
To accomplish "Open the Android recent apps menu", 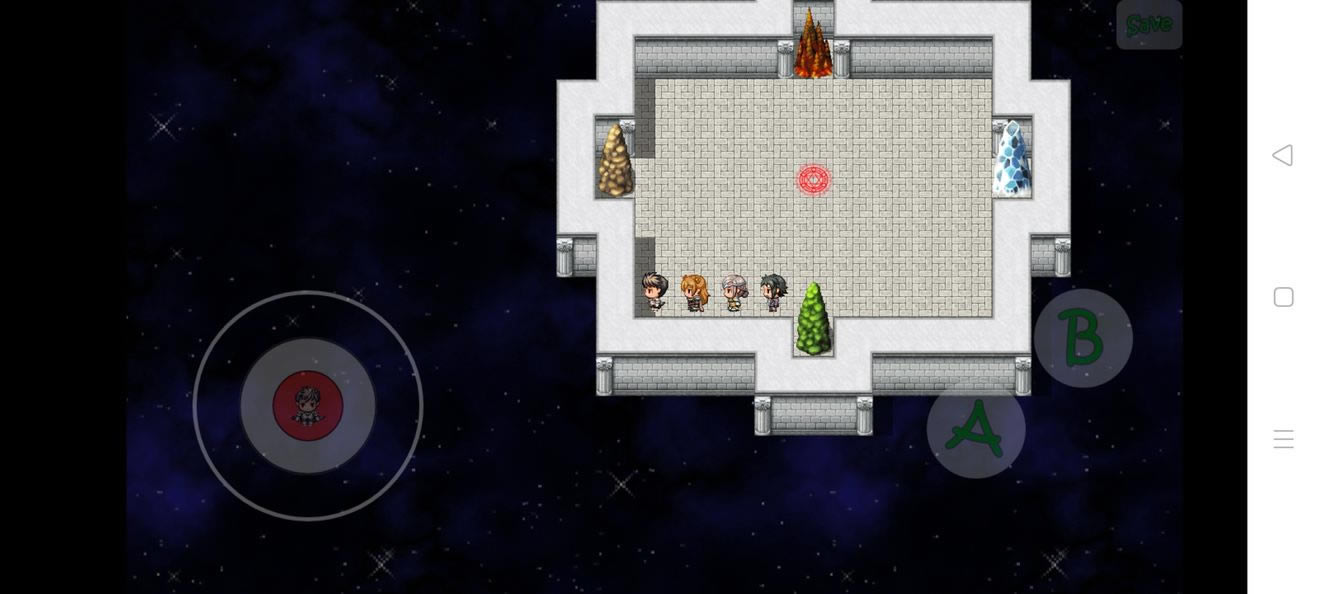I will click(x=1283, y=439).
